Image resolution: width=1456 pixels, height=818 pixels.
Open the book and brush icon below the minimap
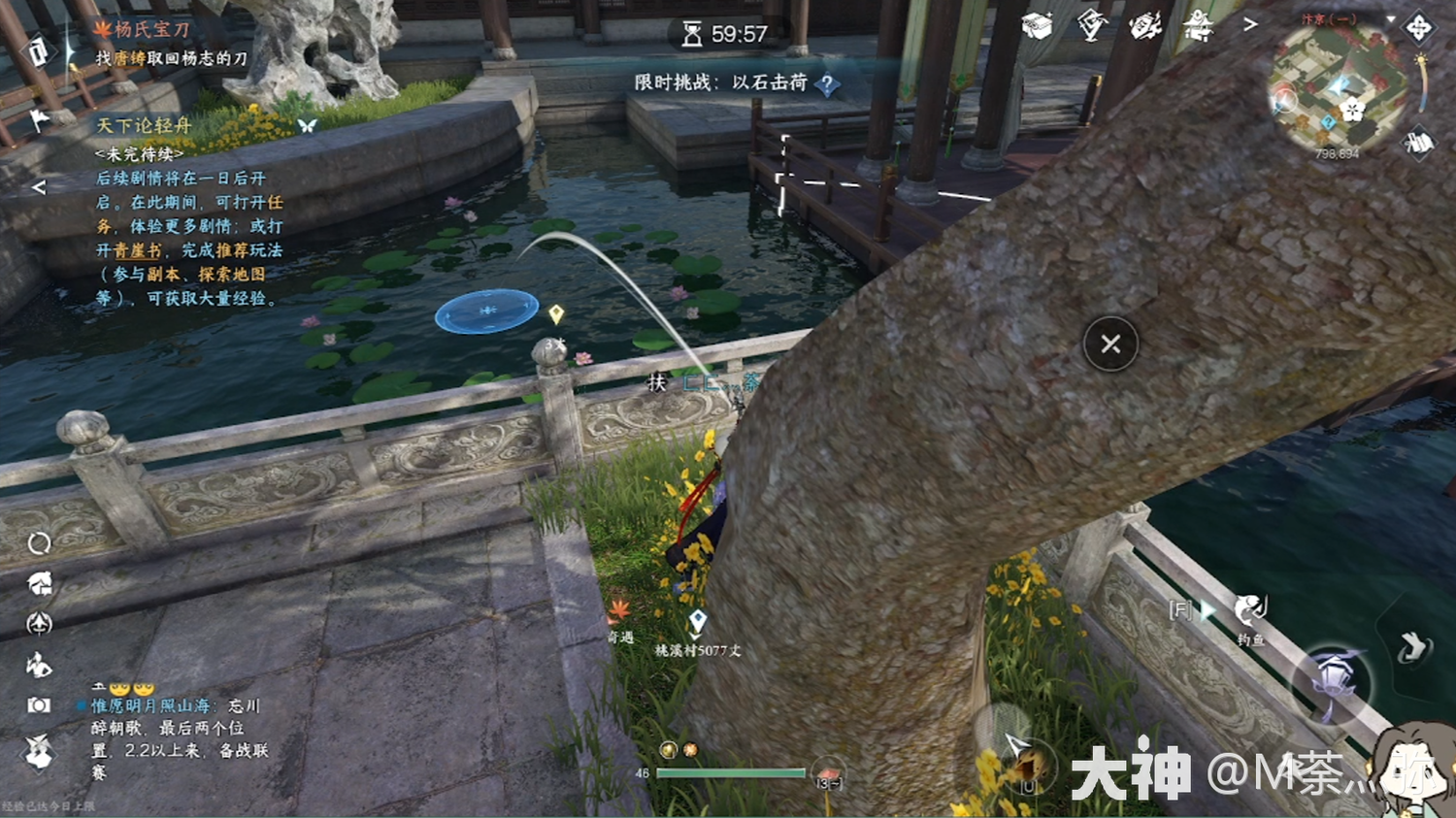coord(1418,144)
